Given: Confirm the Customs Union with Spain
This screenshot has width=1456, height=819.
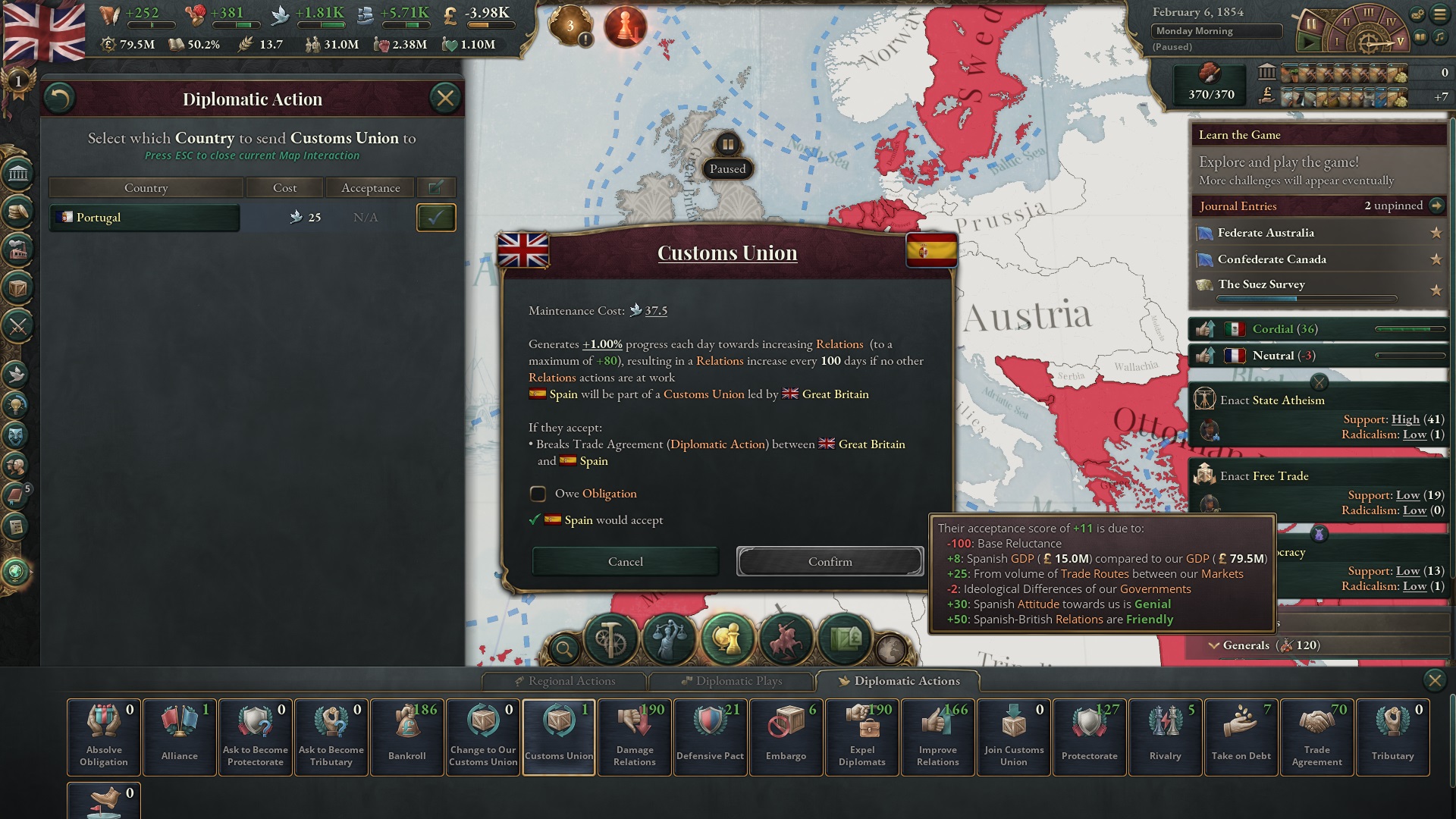Looking at the screenshot, I should point(830,561).
